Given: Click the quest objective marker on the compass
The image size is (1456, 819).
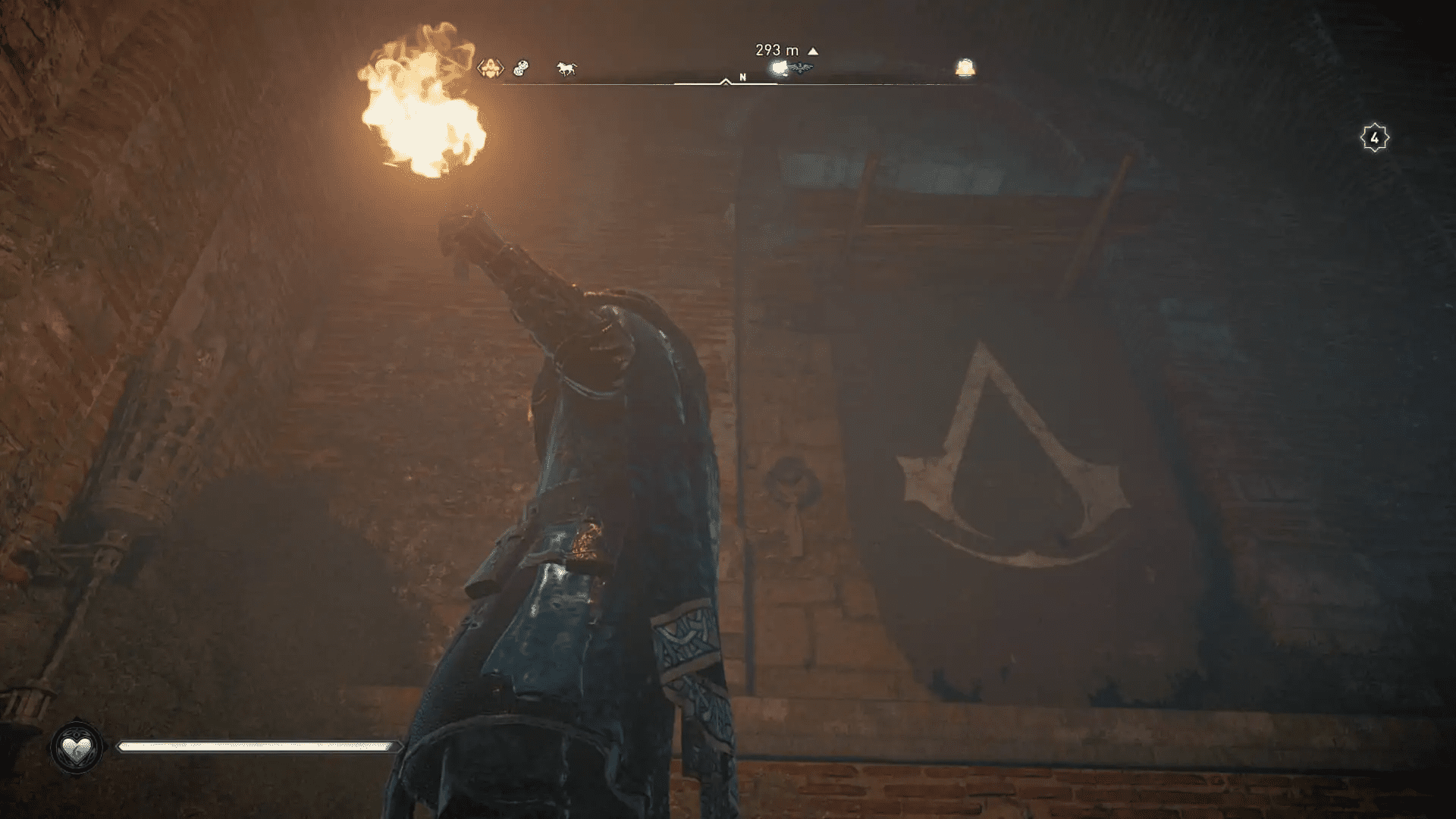Looking at the screenshot, I should point(777,68).
